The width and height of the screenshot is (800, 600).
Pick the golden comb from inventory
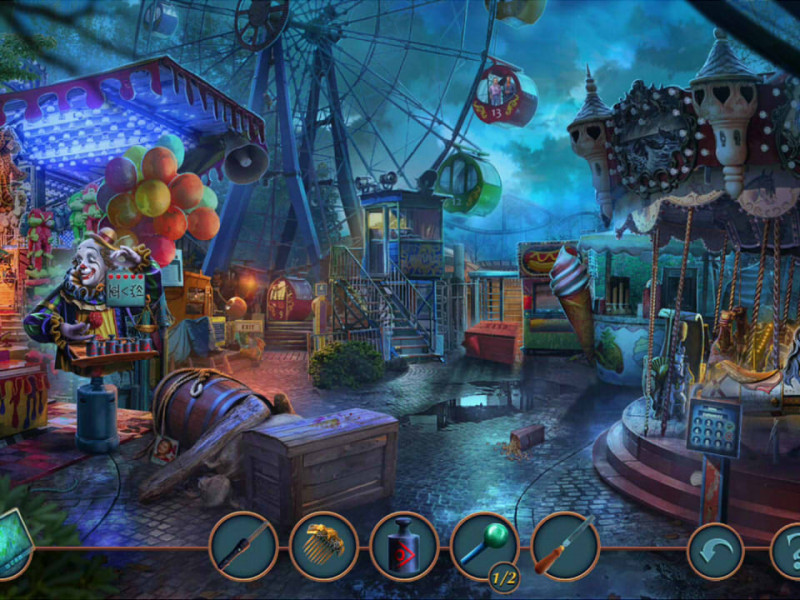pos(324,547)
